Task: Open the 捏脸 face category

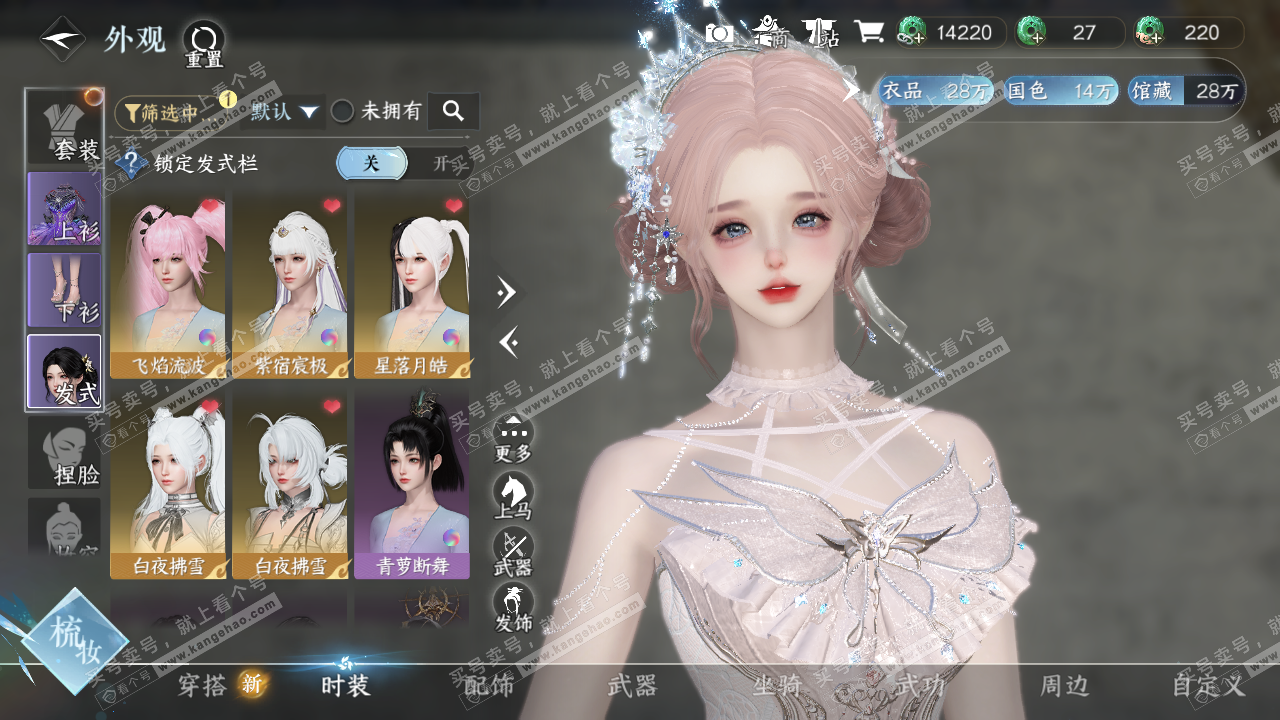Action: [x=65, y=453]
